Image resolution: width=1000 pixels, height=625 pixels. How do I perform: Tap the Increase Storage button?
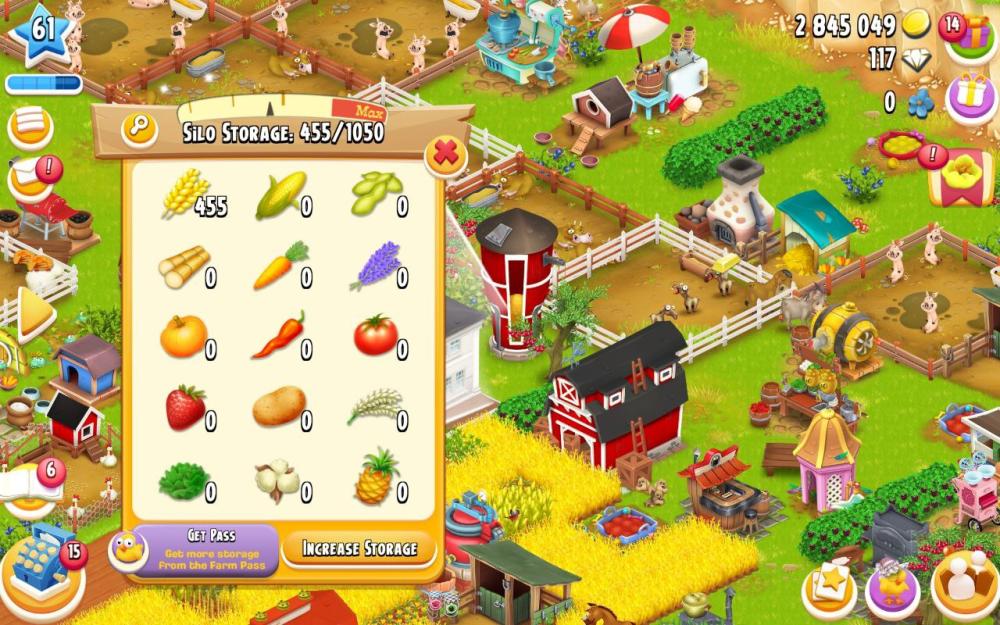[359, 548]
